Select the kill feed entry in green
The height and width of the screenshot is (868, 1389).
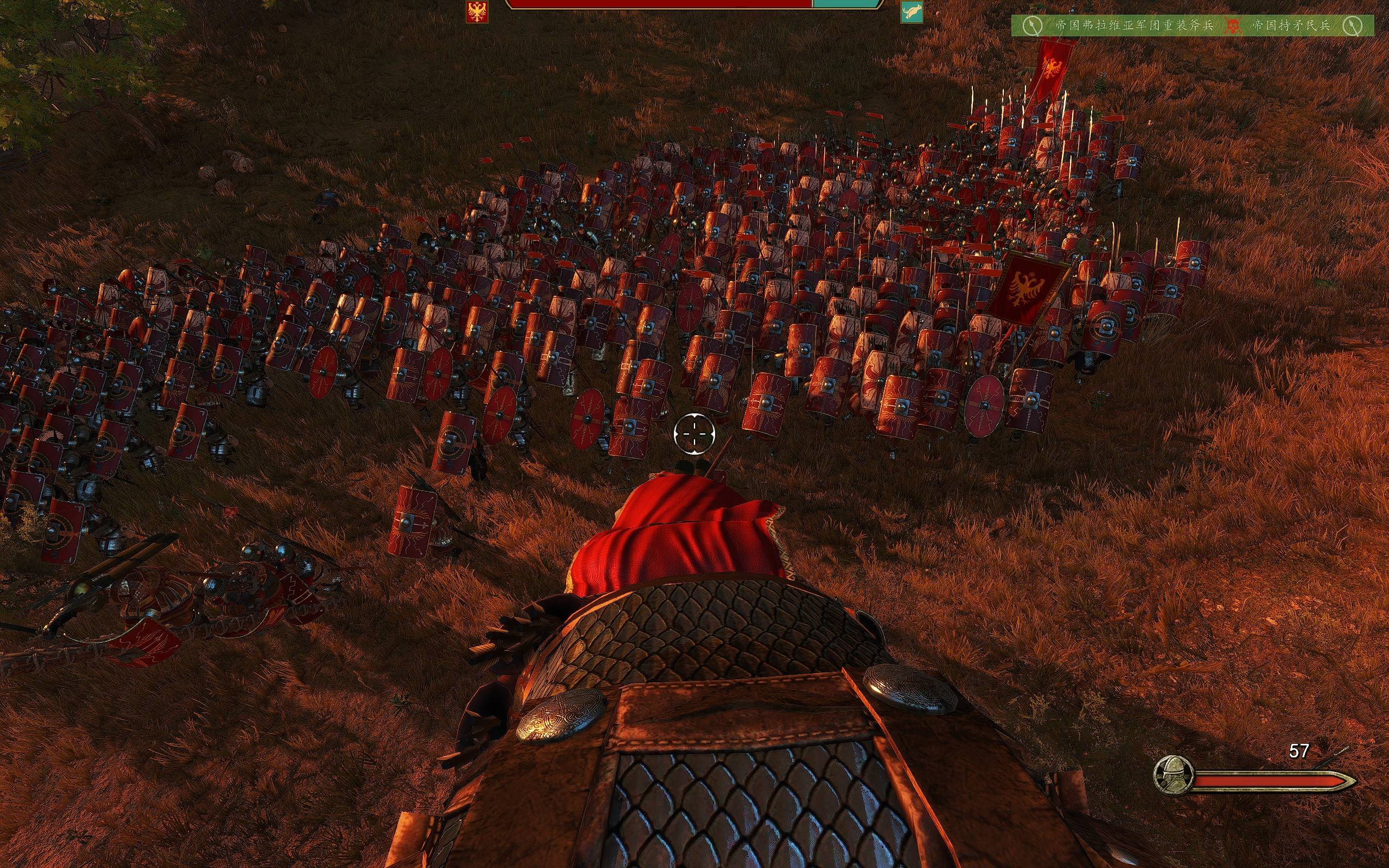(1192, 26)
